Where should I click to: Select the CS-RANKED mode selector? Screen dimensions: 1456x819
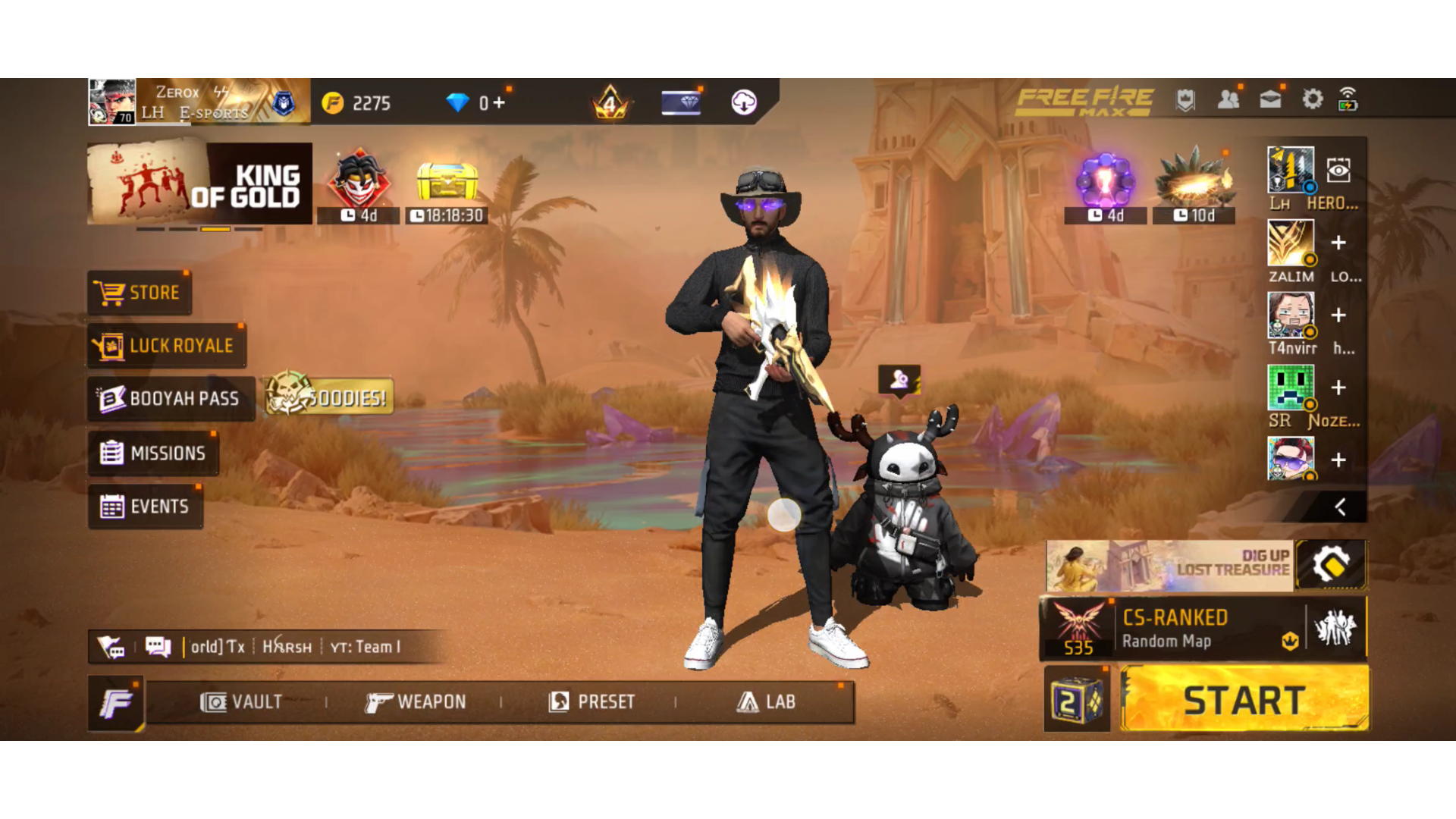tap(1174, 629)
